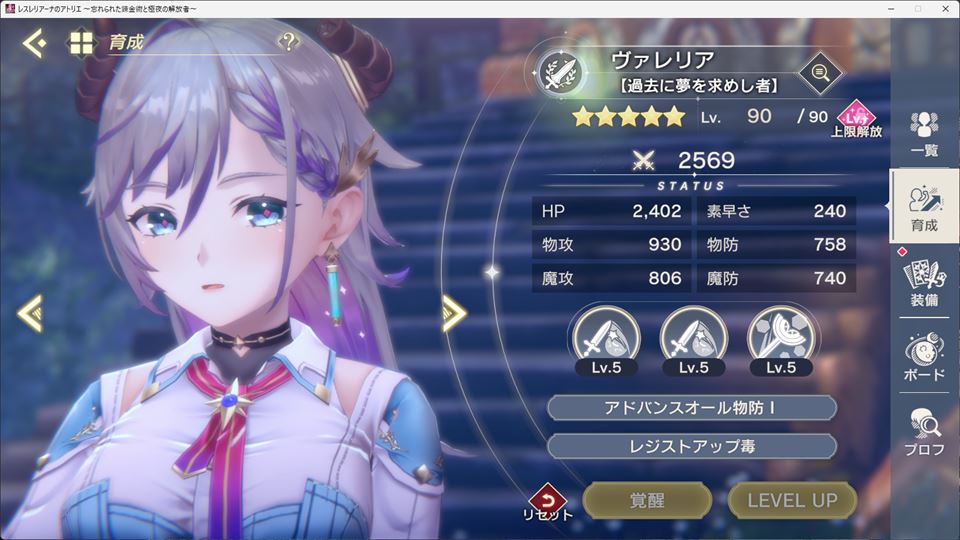Switch to the ボード board tab
Viewport: 960px width, 540px height.
[x=924, y=356]
